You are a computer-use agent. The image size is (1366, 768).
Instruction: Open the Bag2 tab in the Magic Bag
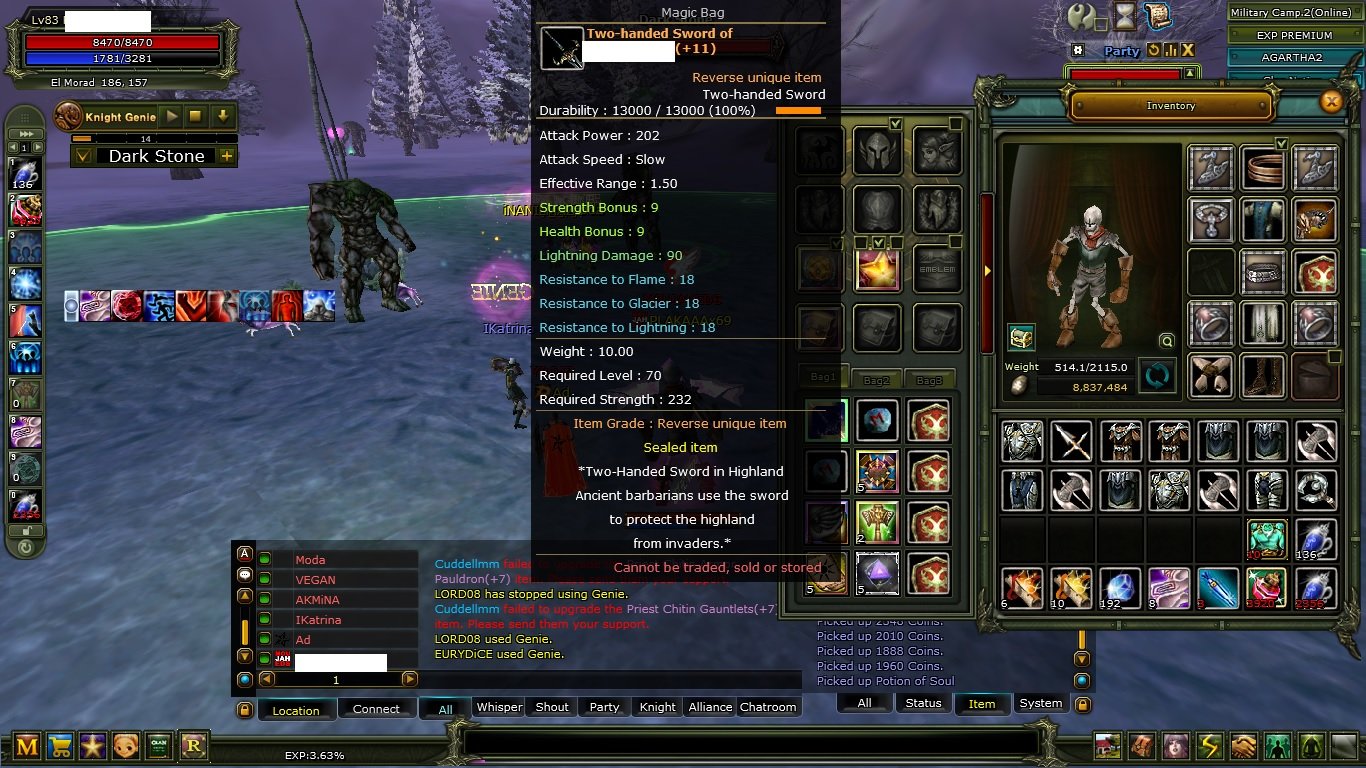[x=876, y=379]
